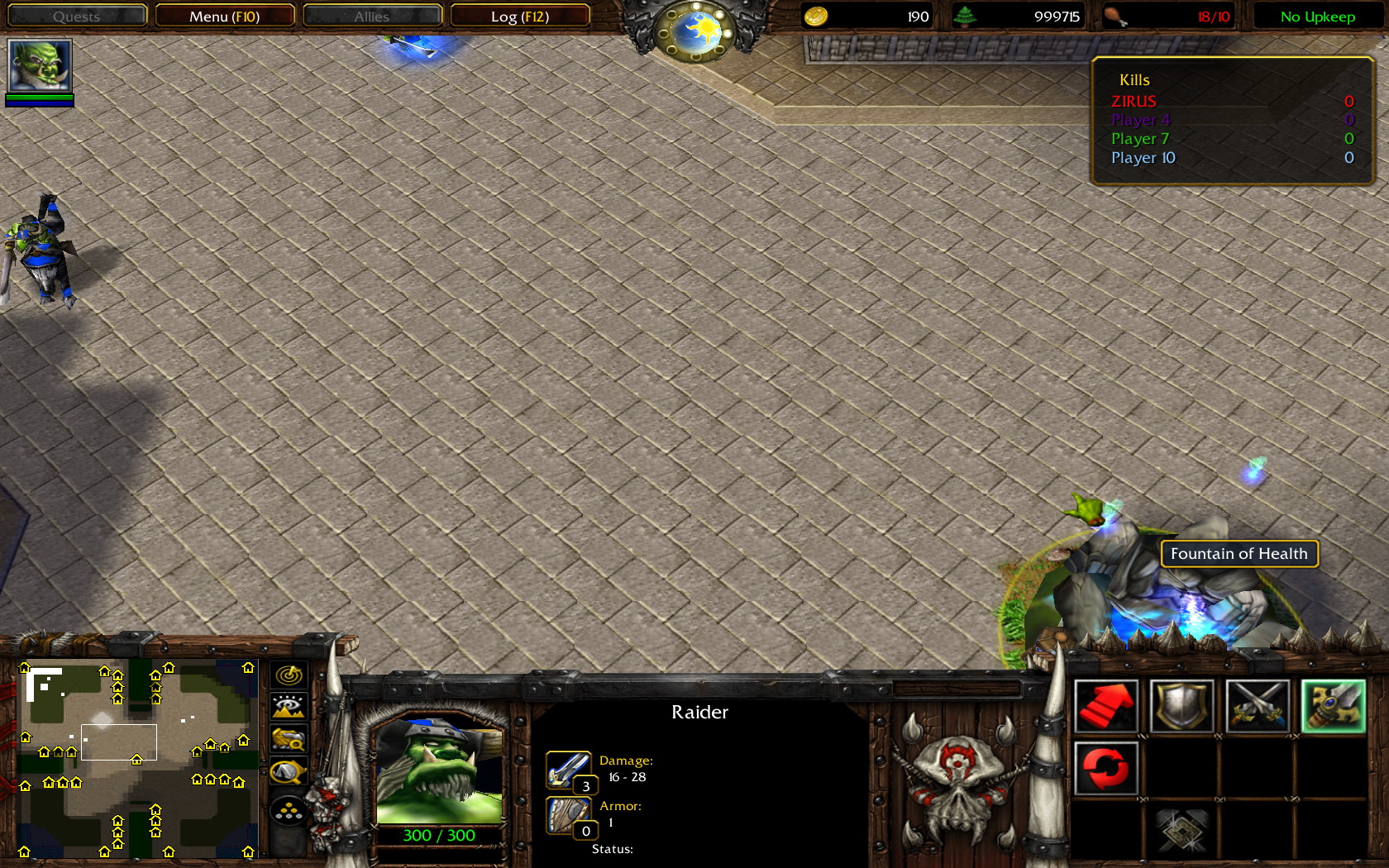Viewport: 1389px width, 868px height.
Task: Click the Quests button
Action: [x=76, y=16]
